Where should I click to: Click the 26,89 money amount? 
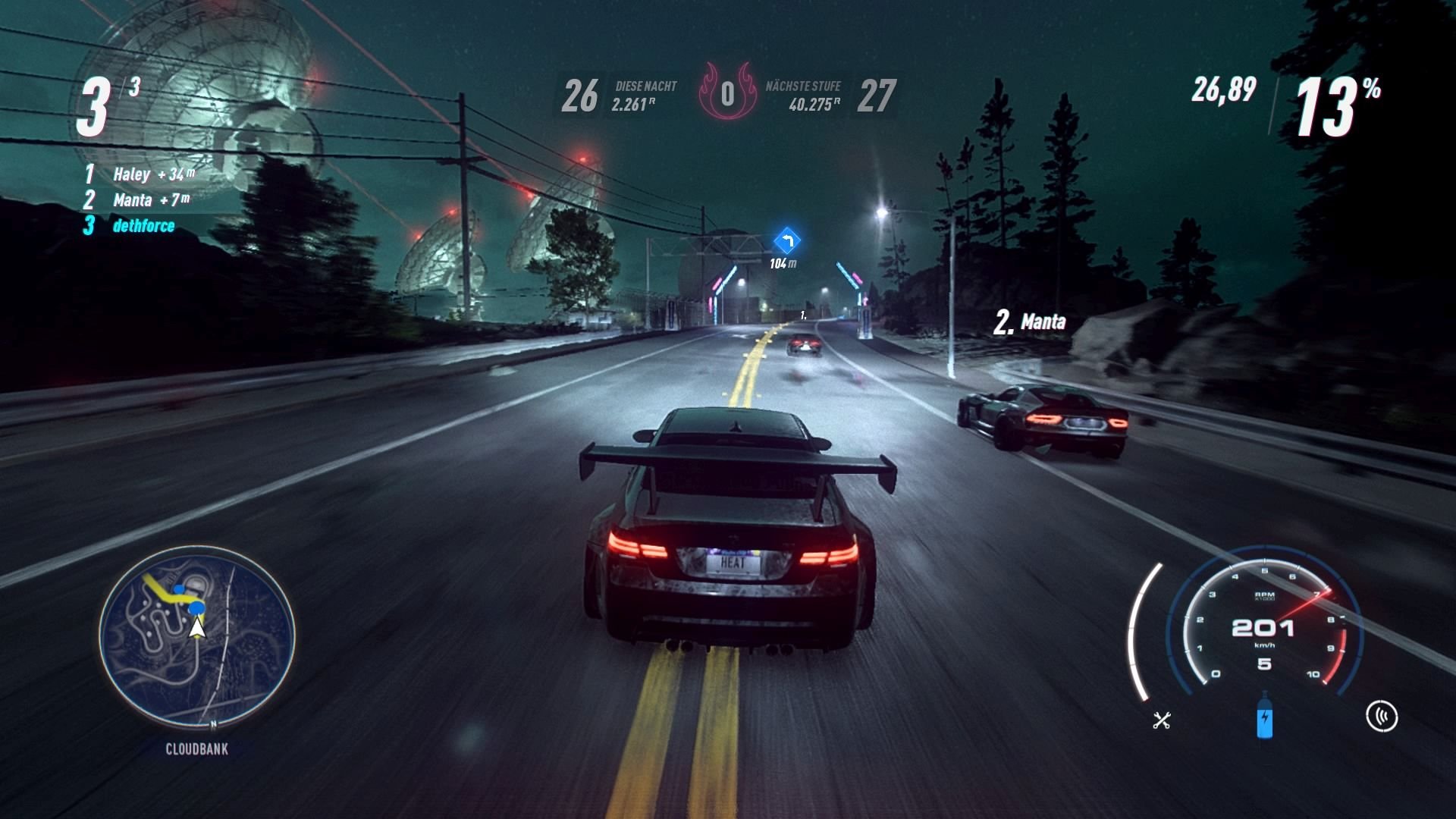click(1224, 91)
